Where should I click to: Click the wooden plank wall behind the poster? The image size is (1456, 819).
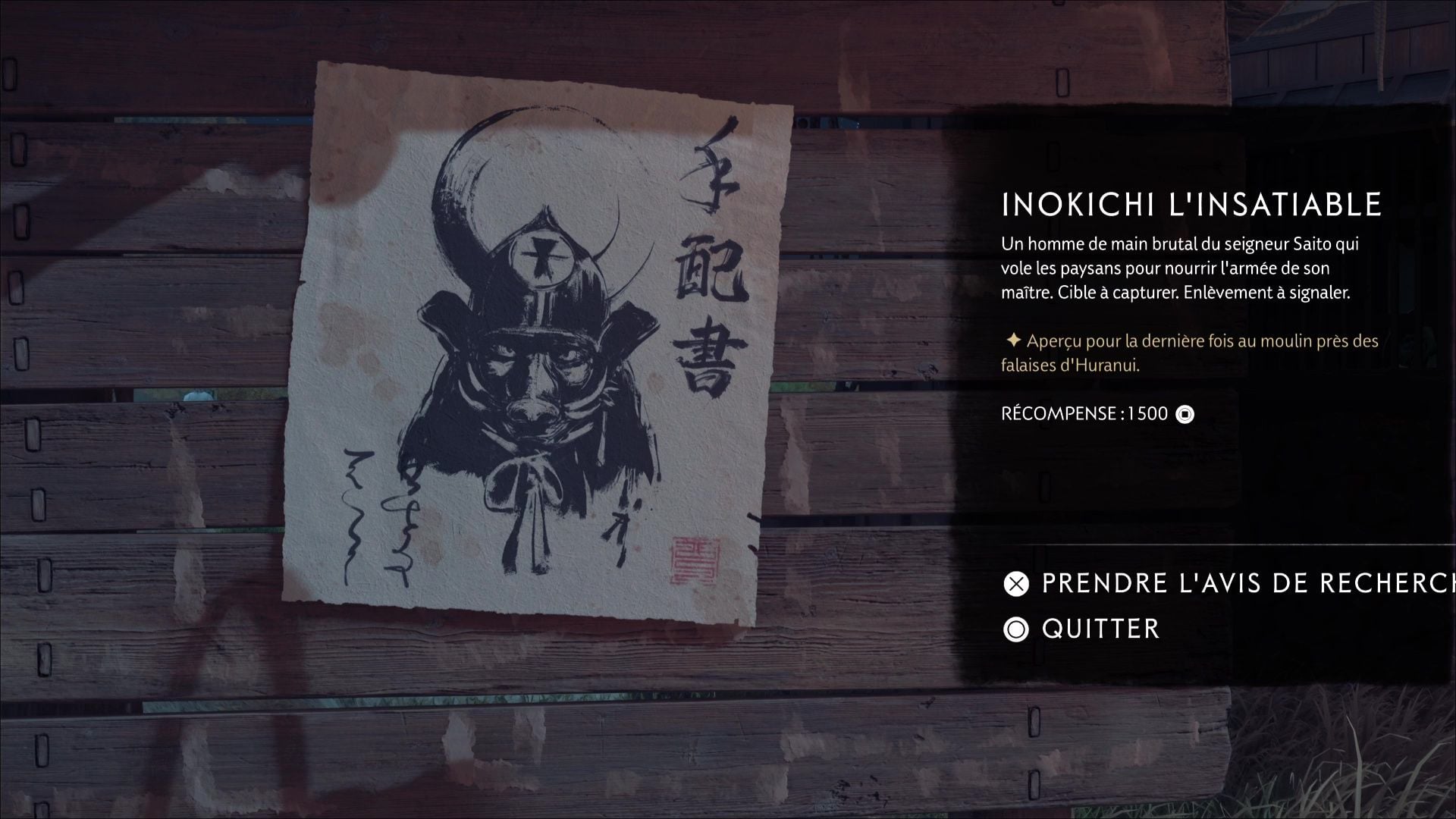coord(152,379)
